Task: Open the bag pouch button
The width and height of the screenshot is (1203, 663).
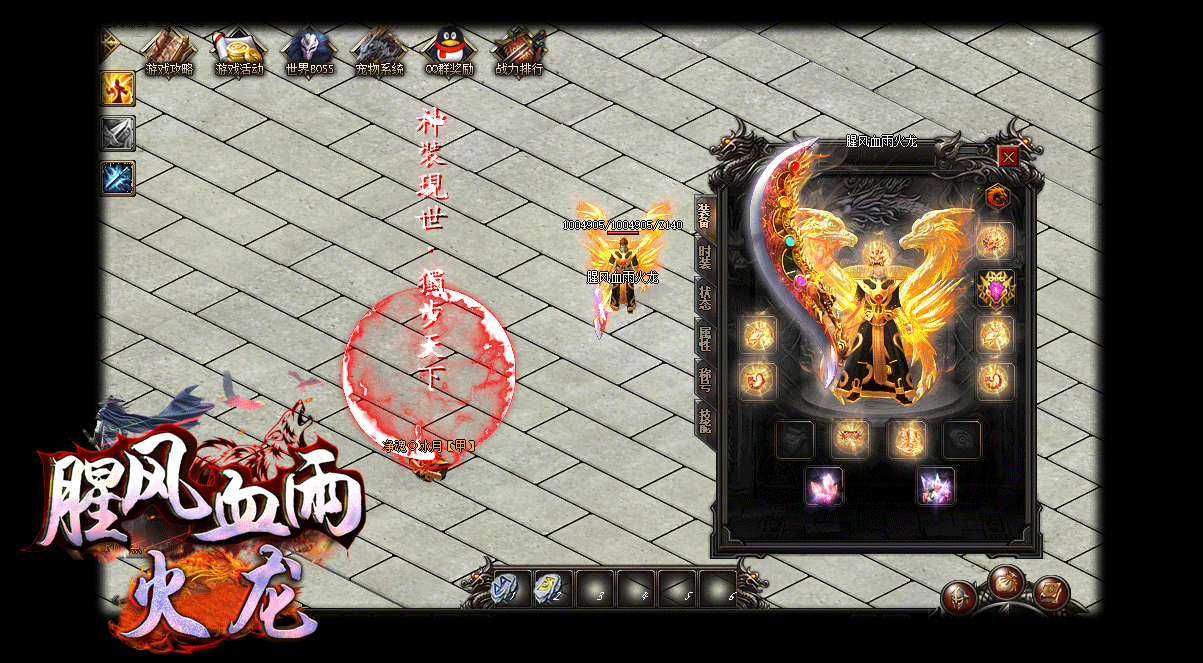Action: pos(1006,581)
